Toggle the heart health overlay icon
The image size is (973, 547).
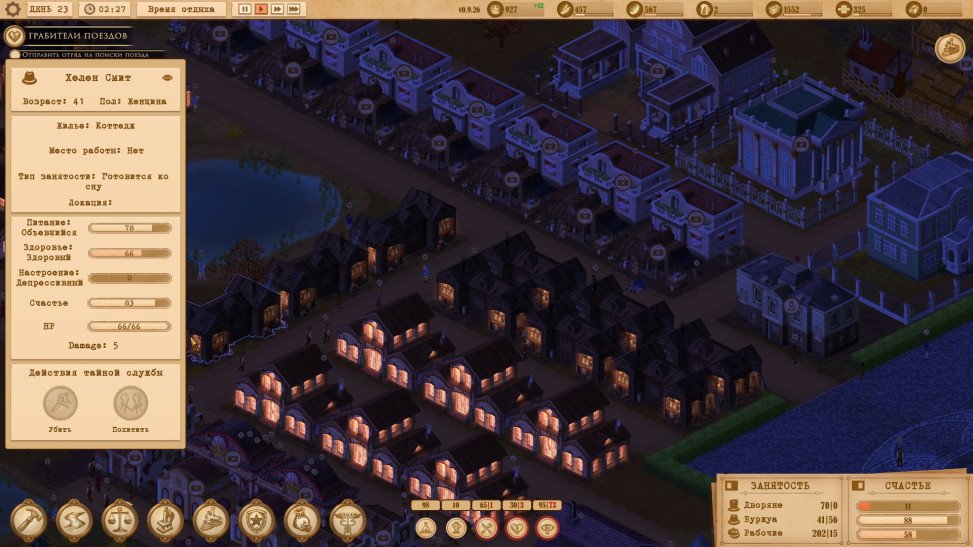tap(517, 526)
